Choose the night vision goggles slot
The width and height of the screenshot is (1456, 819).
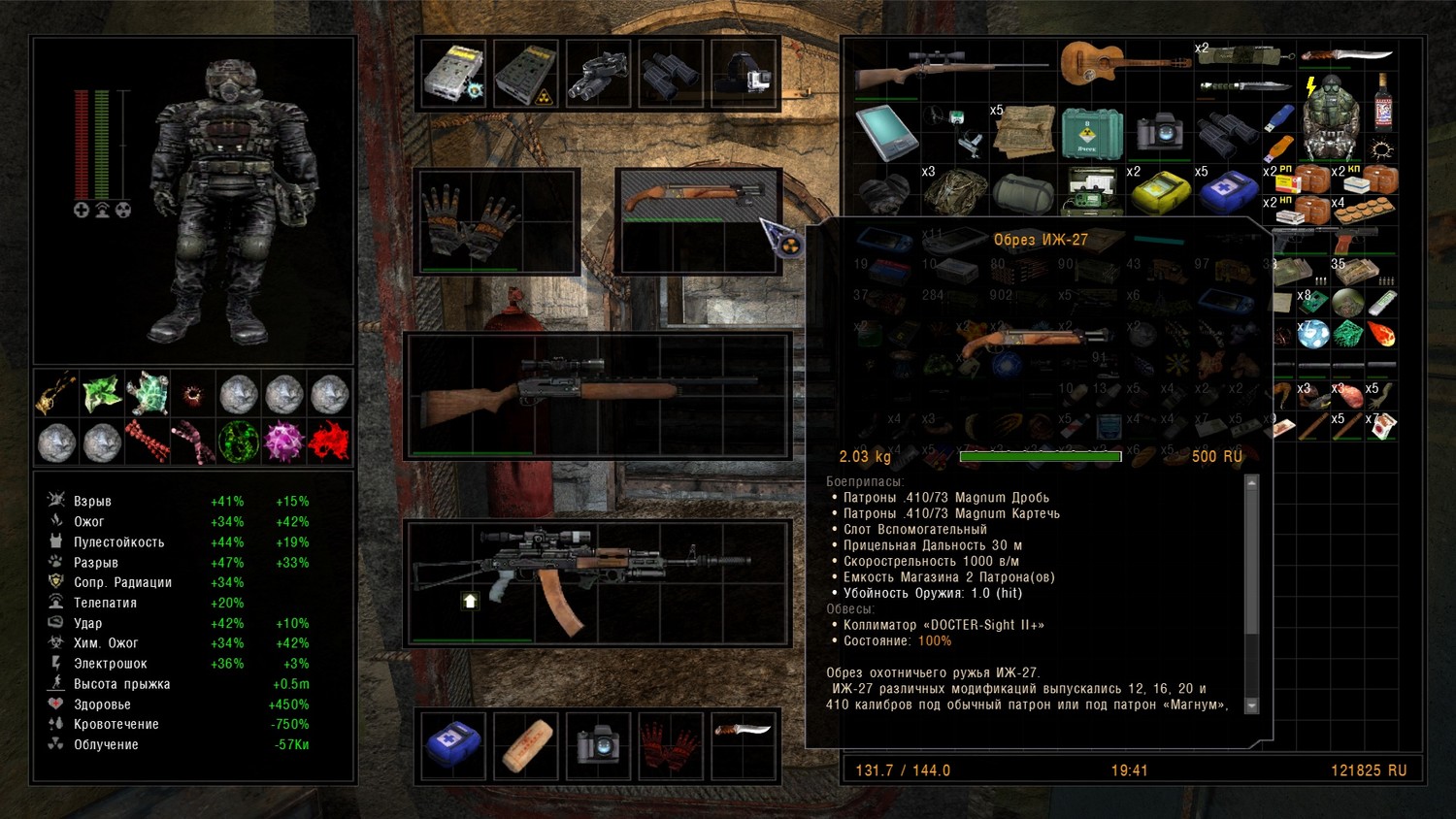pos(599,73)
